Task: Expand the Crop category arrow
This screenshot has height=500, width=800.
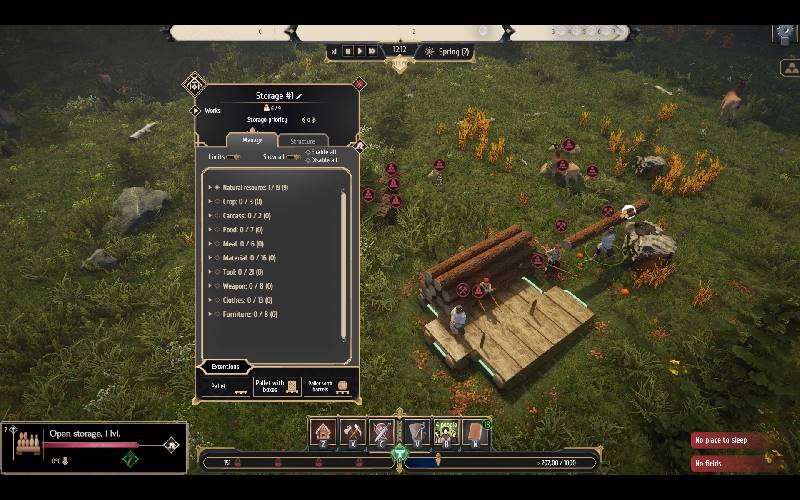Action: pos(210,201)
